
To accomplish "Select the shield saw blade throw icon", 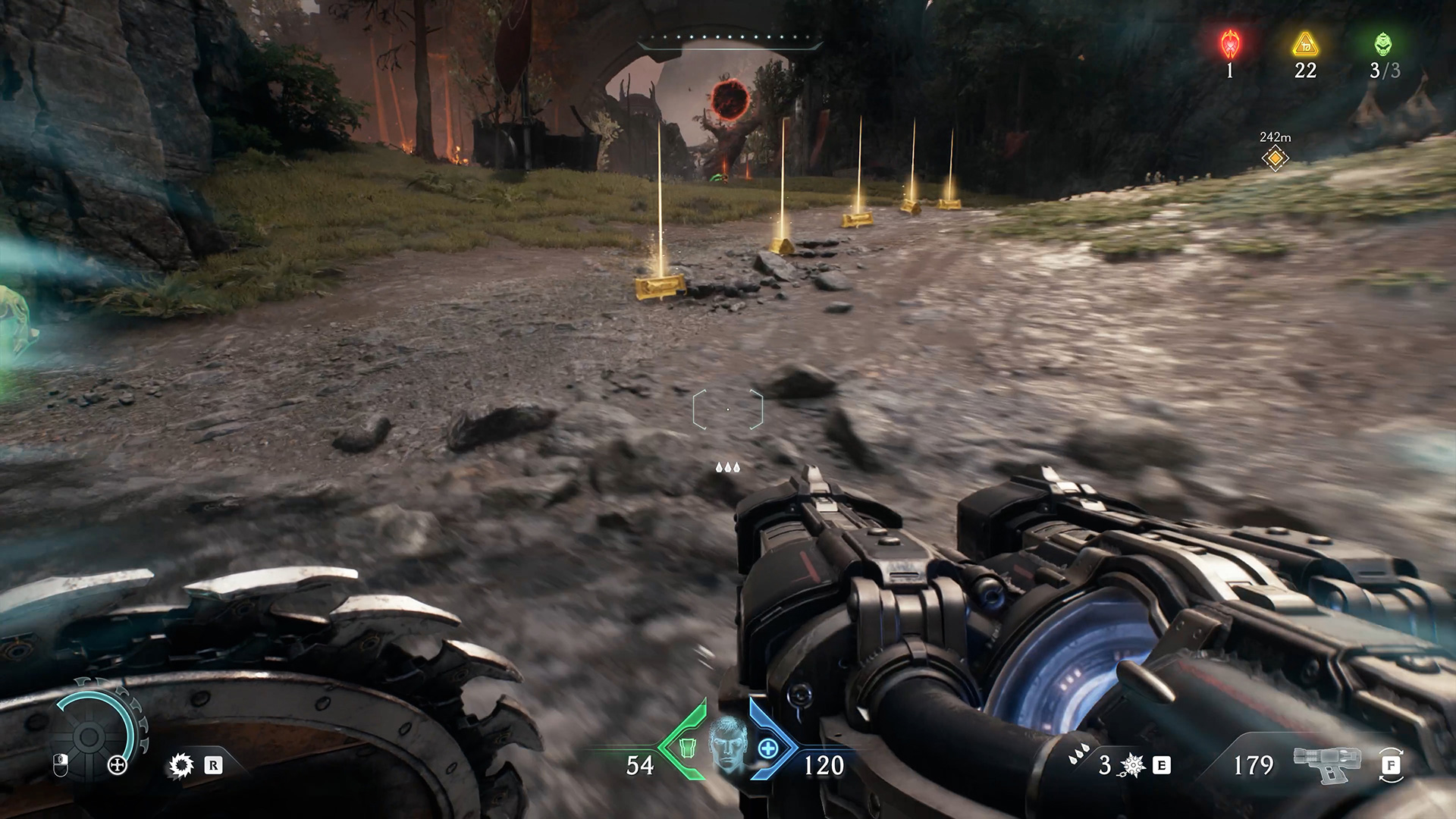I will point(180,766).
